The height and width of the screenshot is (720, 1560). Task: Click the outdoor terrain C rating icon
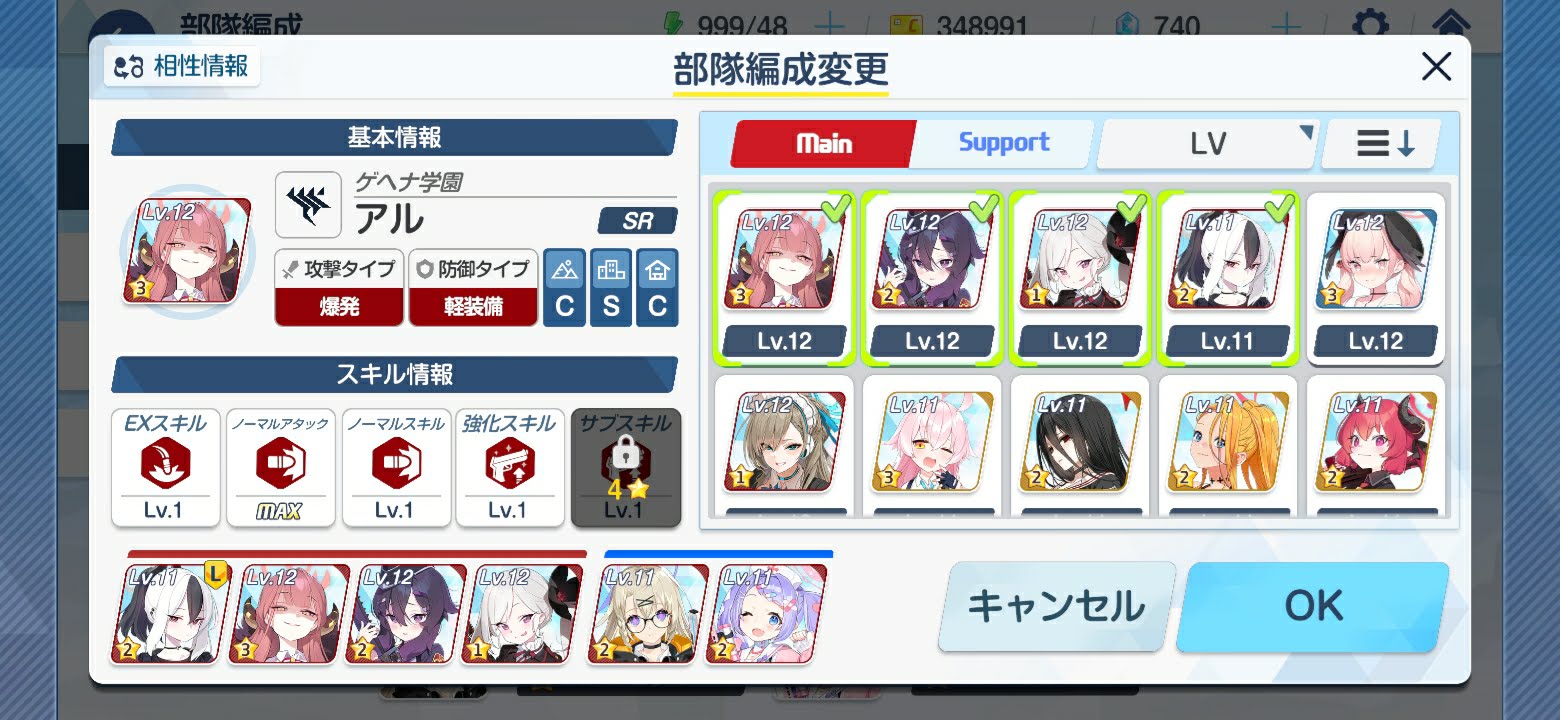coord(564,288)
